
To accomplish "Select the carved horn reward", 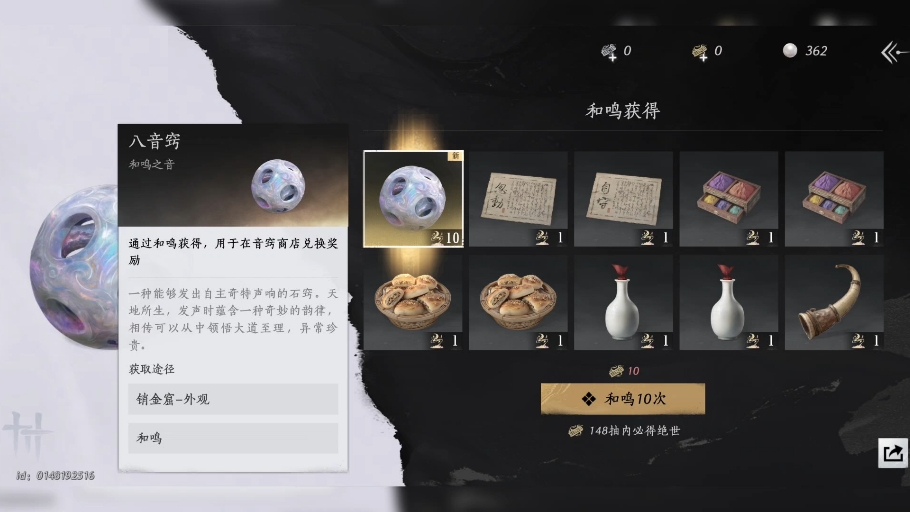I will click(833, 301).
